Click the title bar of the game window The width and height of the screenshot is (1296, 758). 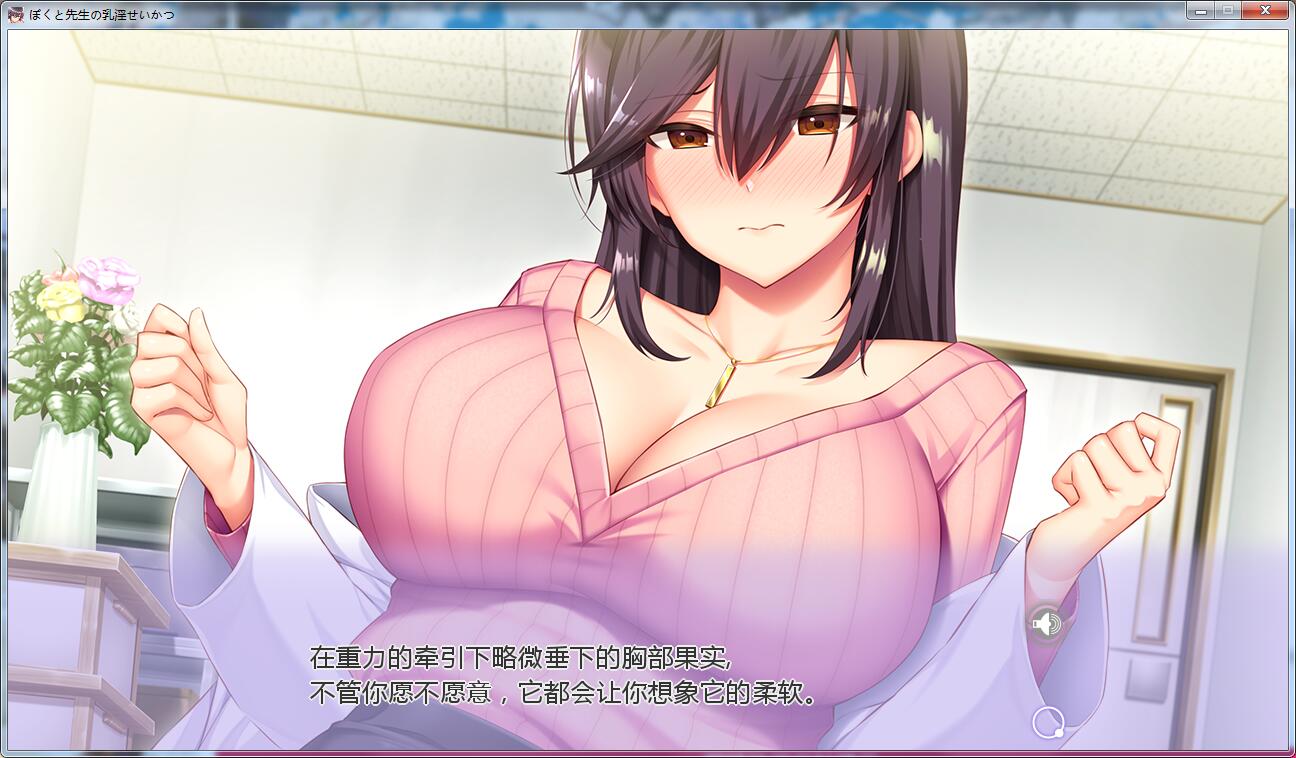(600, 9)
